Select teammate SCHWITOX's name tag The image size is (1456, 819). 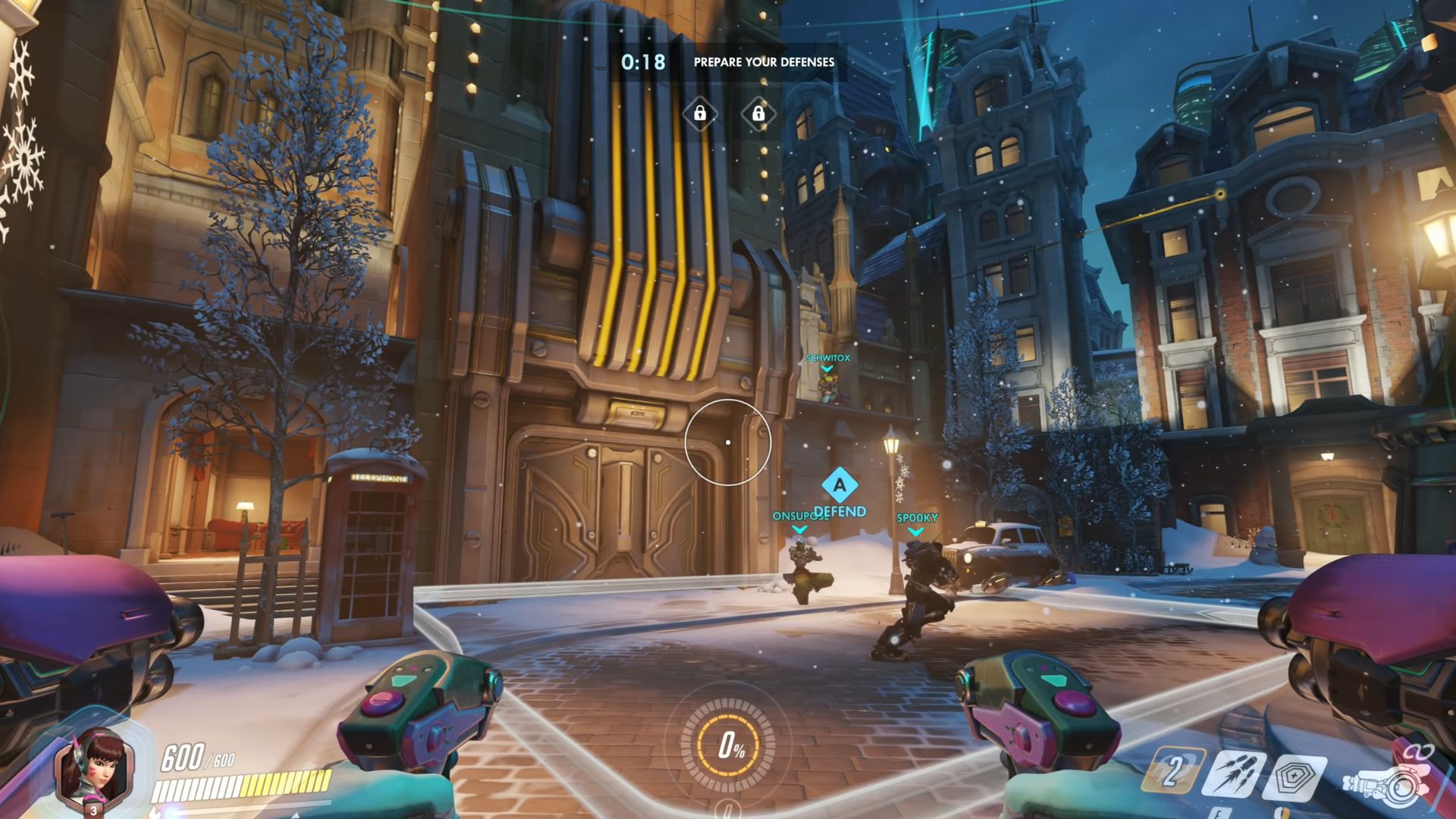[827, 358]
